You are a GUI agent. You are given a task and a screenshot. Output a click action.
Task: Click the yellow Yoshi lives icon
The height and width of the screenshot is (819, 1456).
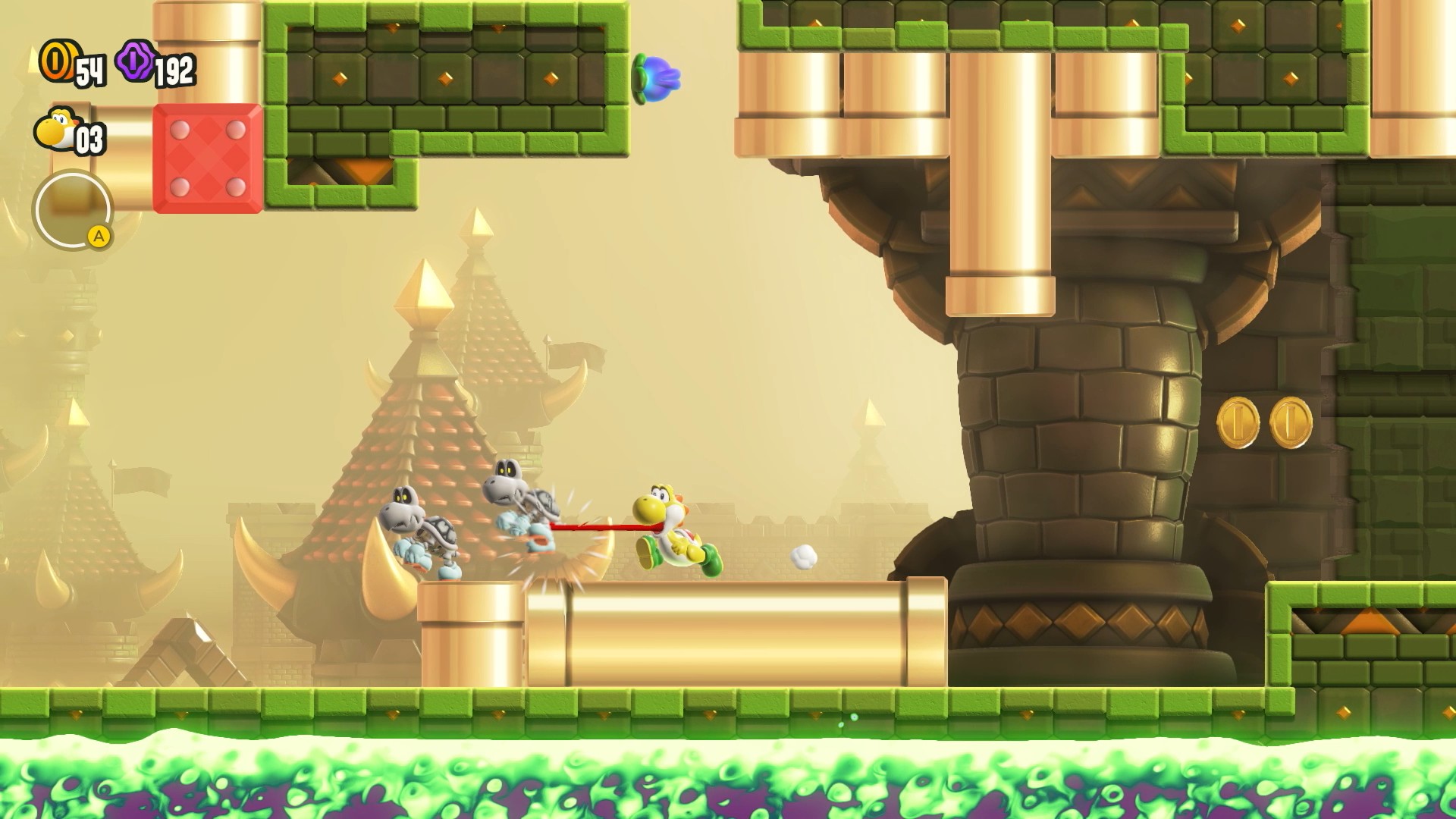point(55,130)
